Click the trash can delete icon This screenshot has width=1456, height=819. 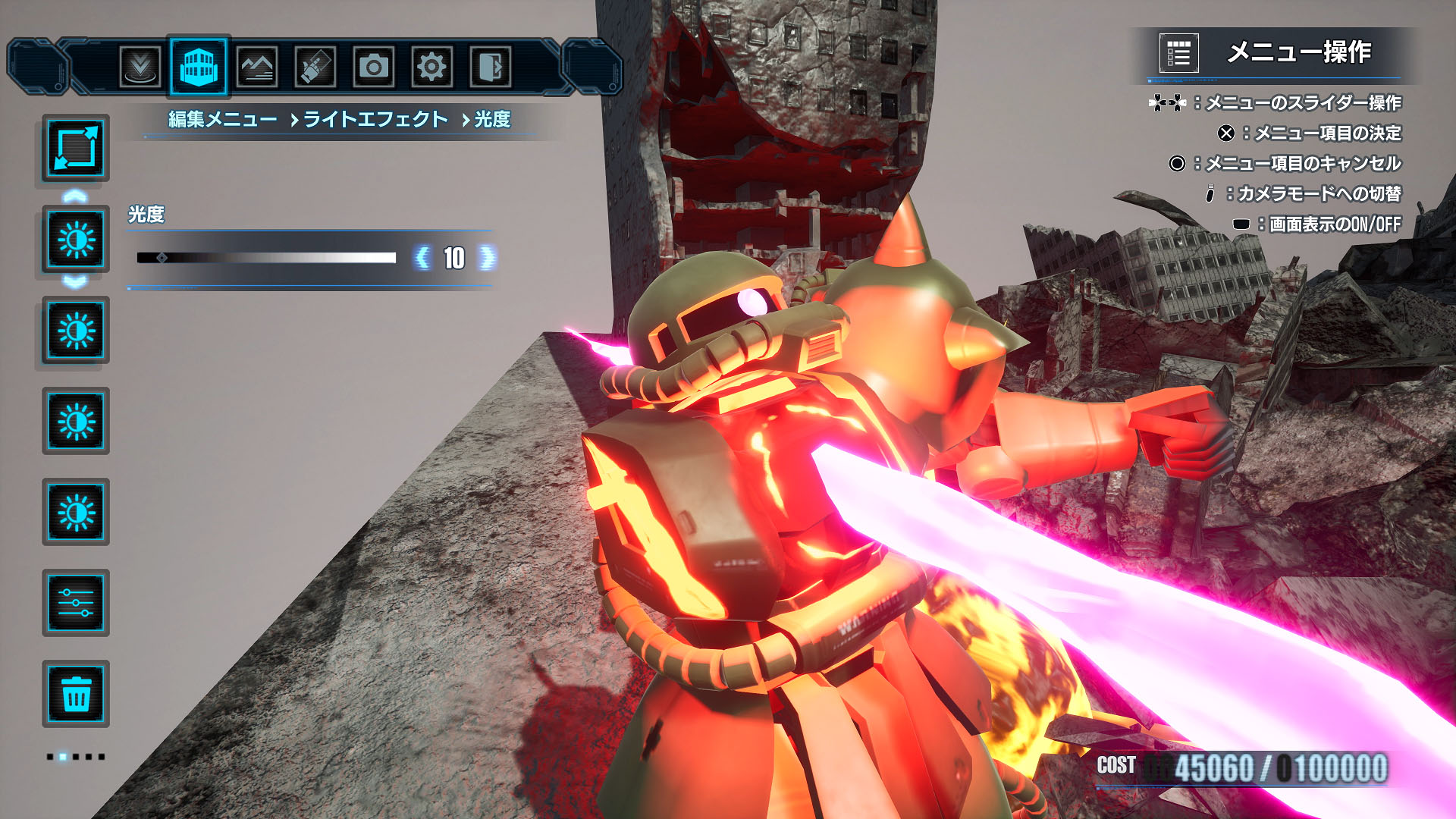[76, 694]
